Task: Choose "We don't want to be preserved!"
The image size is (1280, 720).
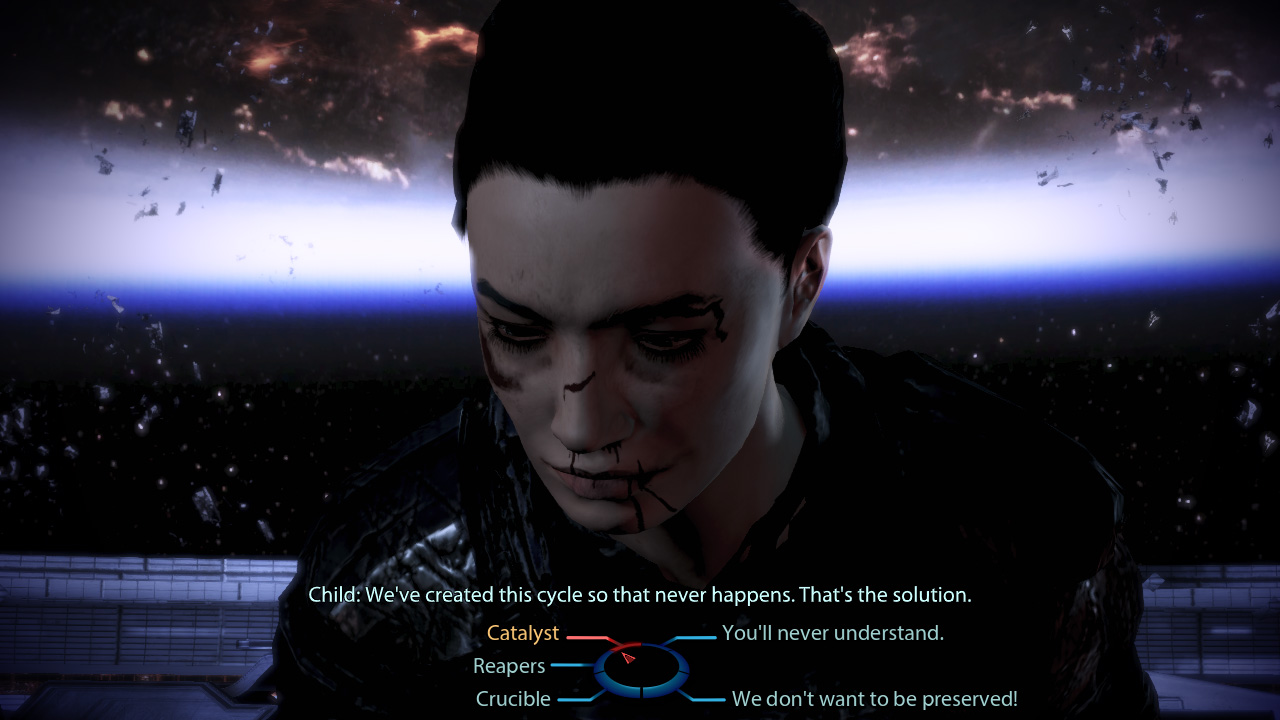Action: (x=874, y=699)
